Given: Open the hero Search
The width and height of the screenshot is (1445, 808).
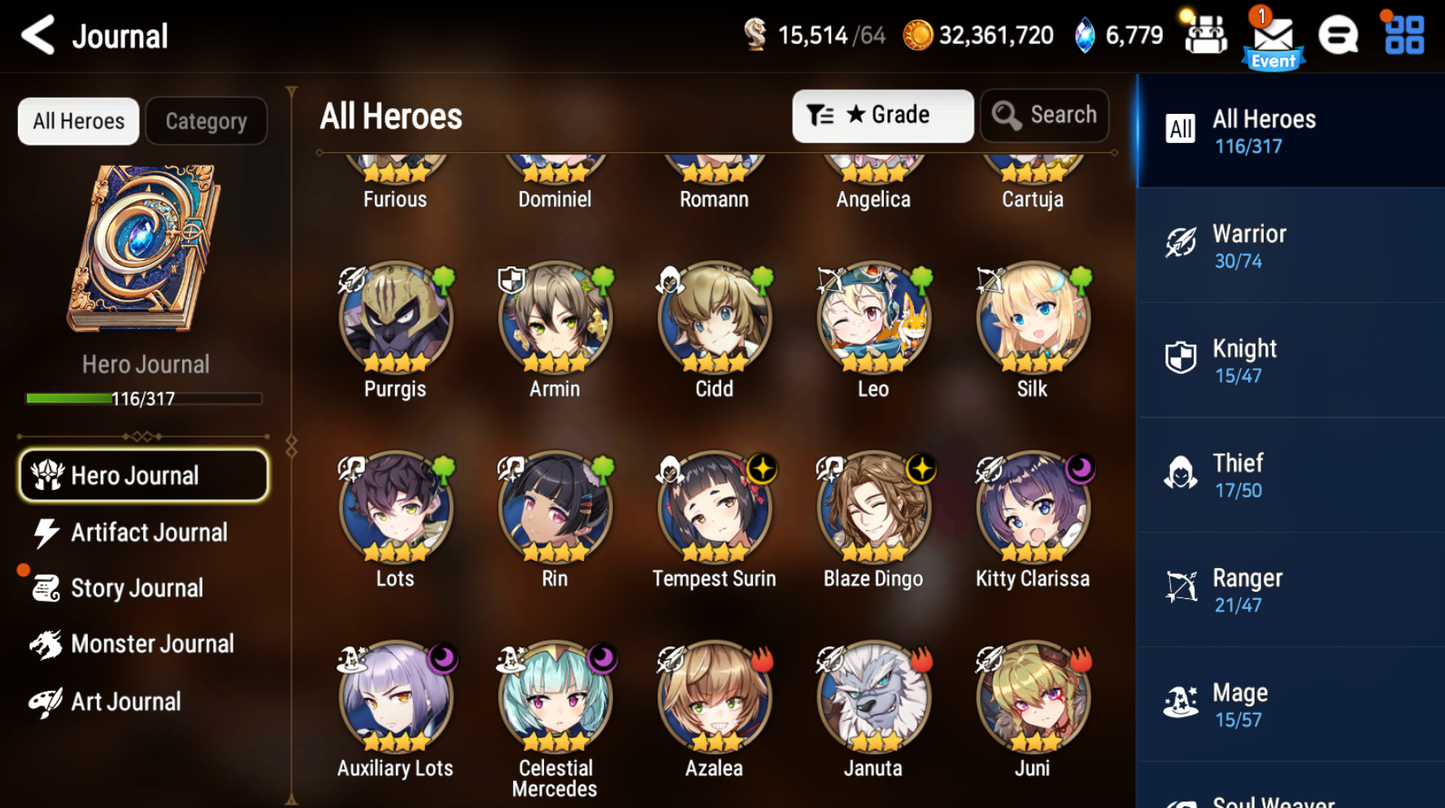Looking at the screenshot, I should 1044,115.
